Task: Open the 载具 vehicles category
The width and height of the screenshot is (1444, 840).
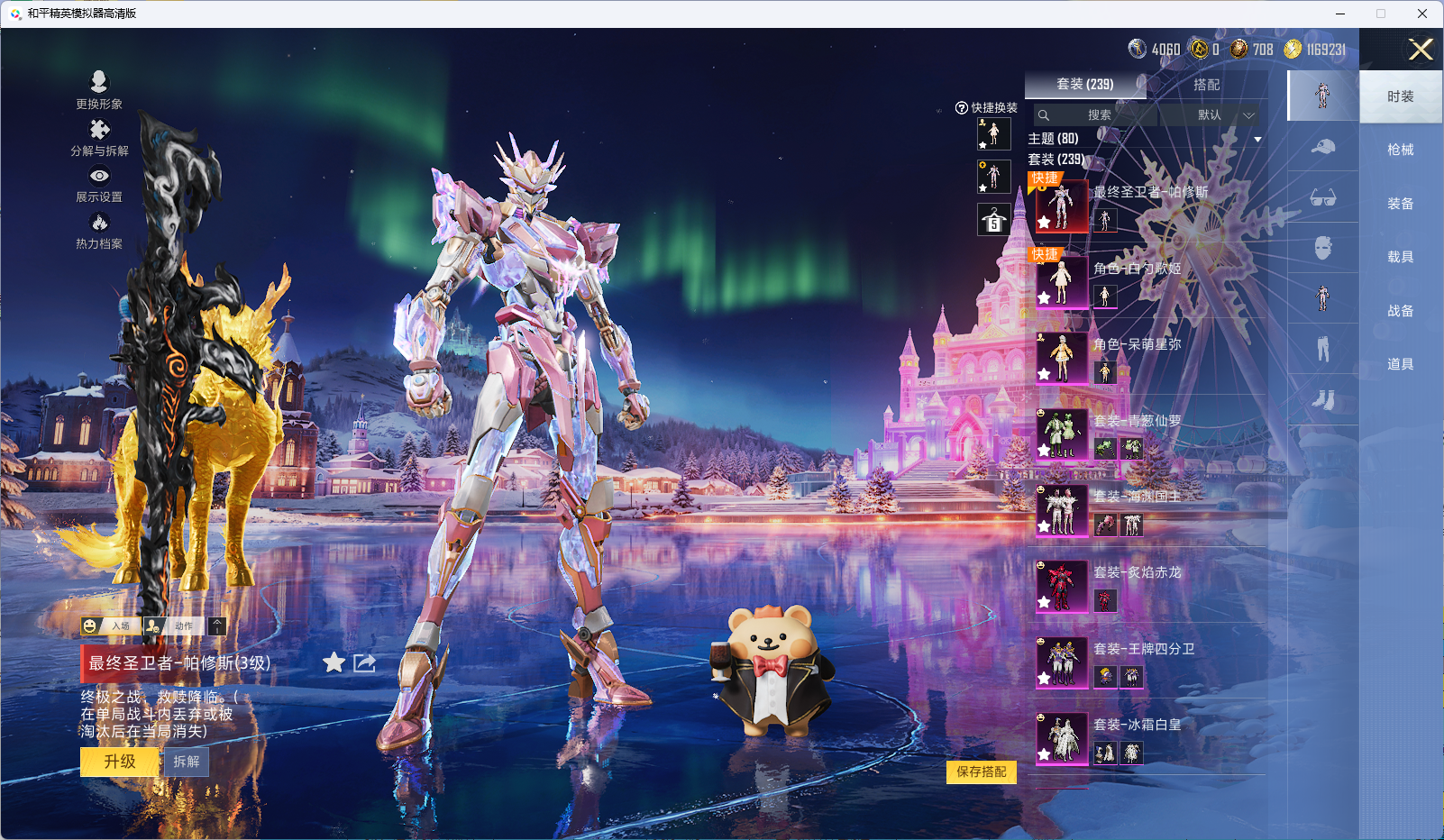Action: click(1400, 257)
